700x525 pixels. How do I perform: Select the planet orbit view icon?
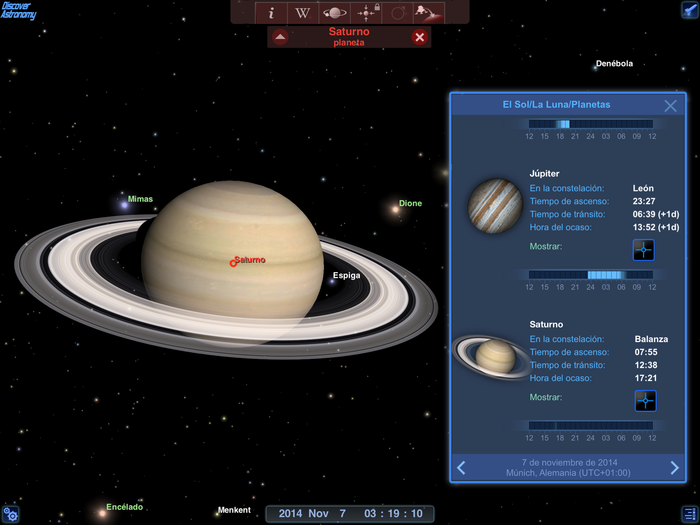tap(335, 13)
